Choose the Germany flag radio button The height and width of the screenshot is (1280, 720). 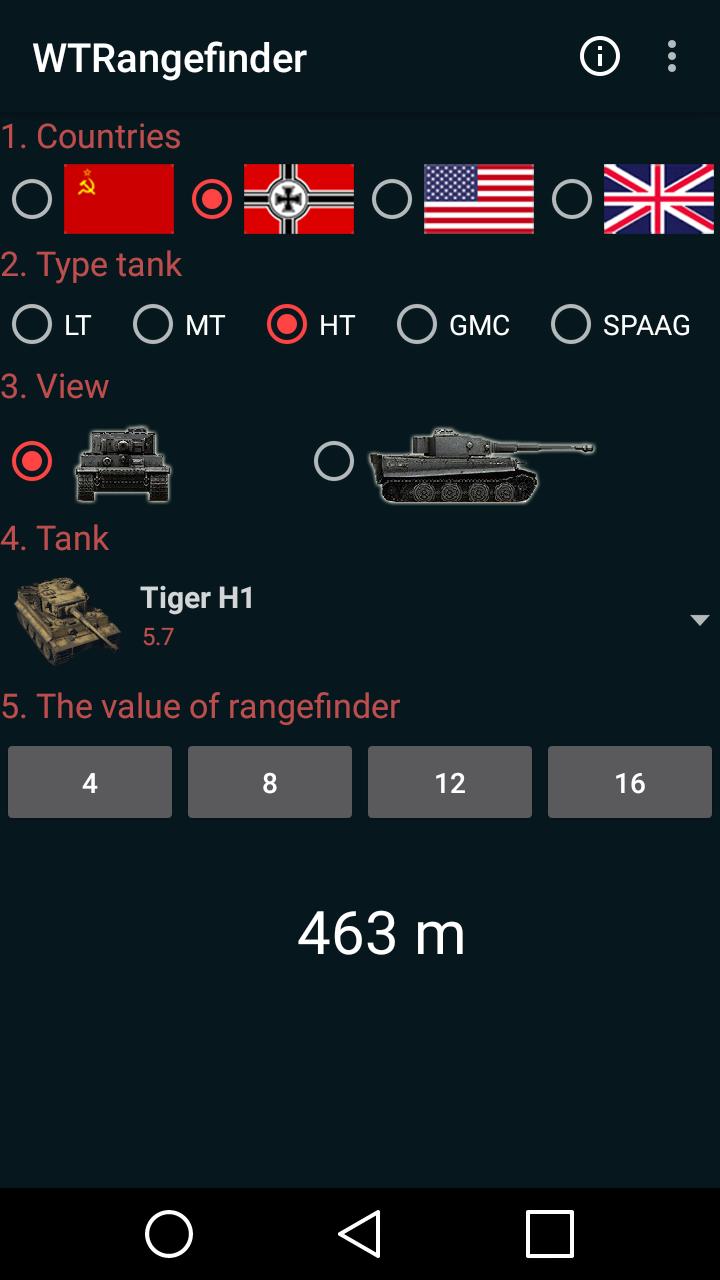click(212, 199)
